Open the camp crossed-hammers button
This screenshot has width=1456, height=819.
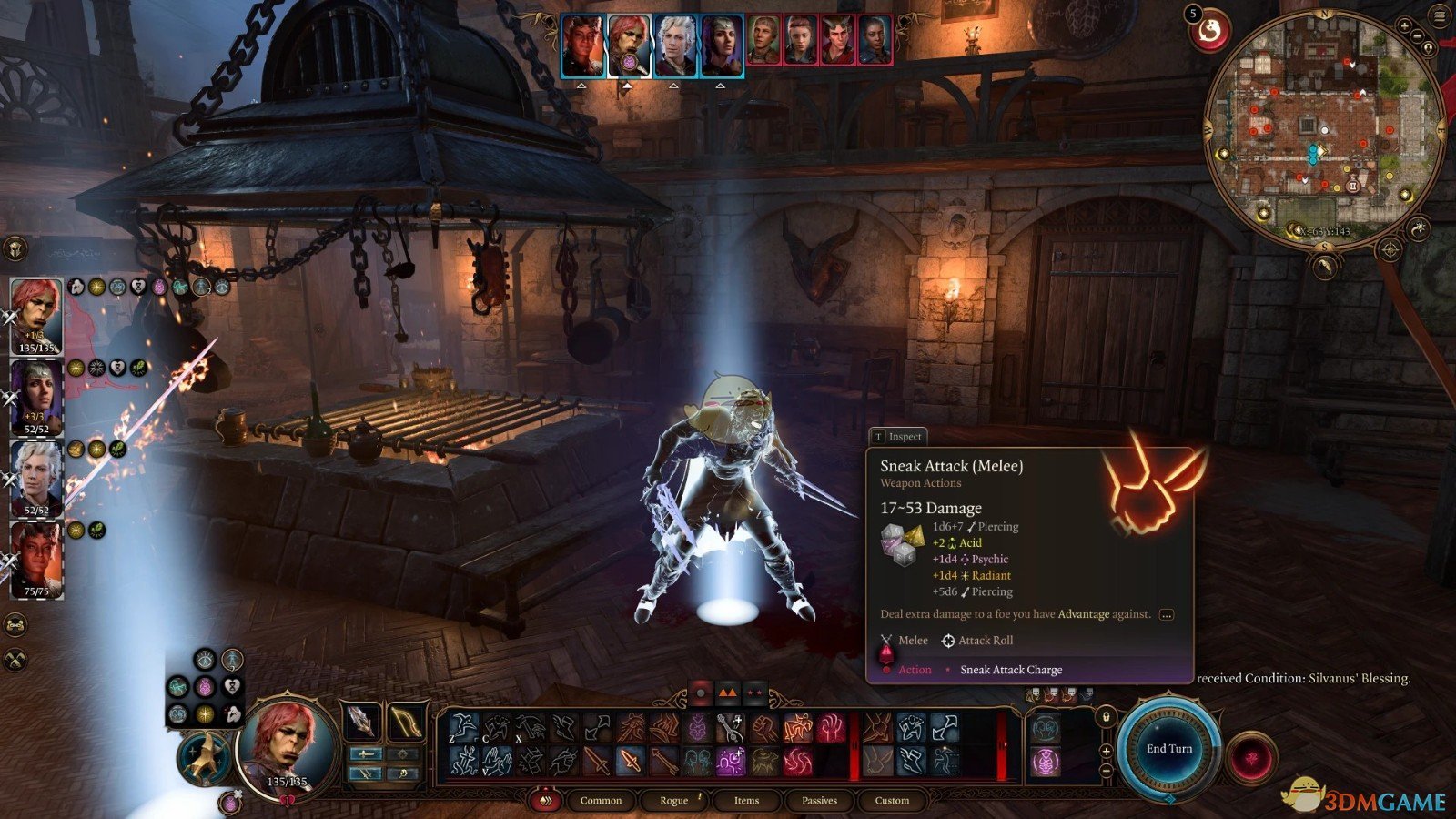tap(15, 660)
